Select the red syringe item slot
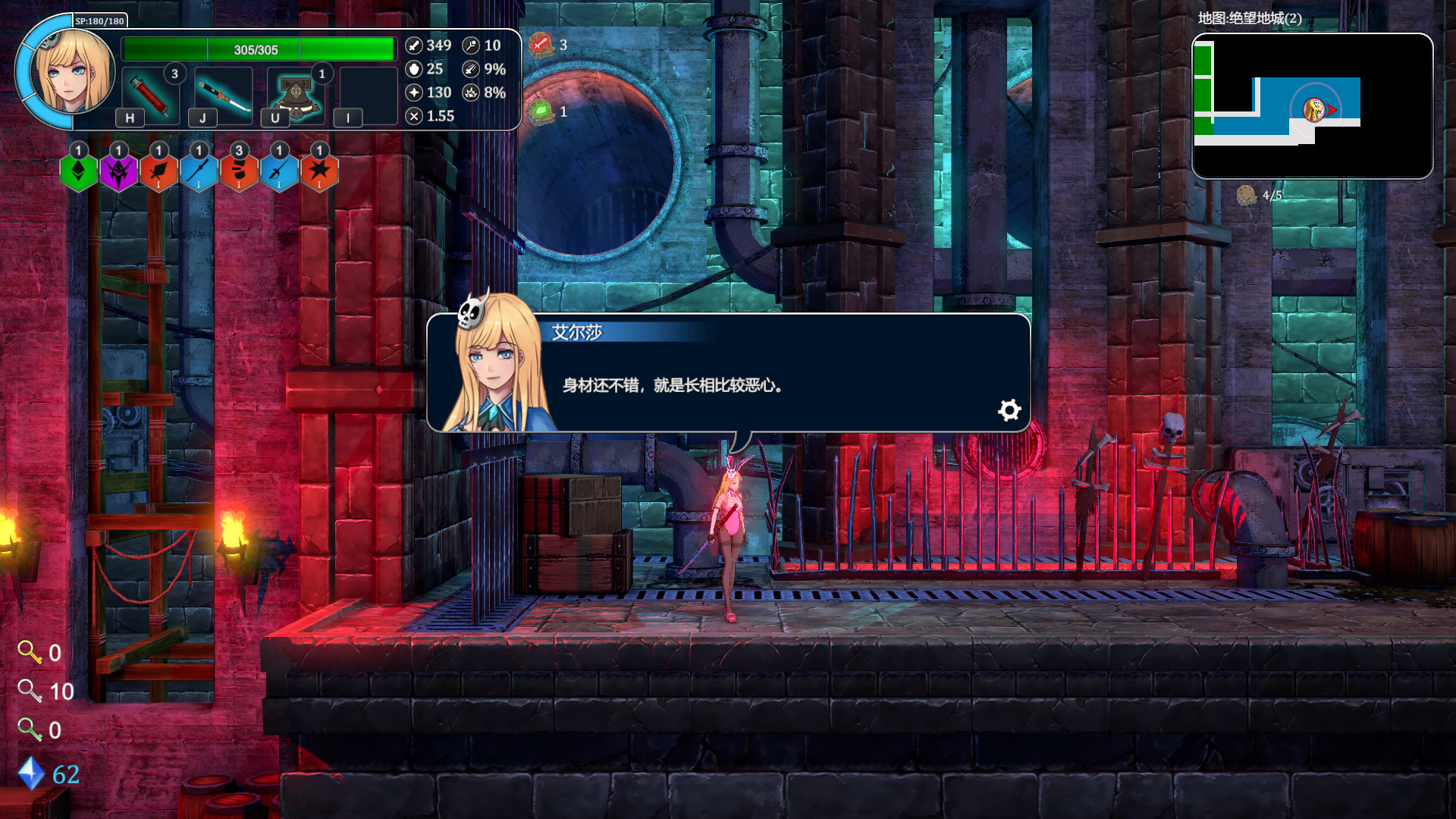 [x=150, y=96]
